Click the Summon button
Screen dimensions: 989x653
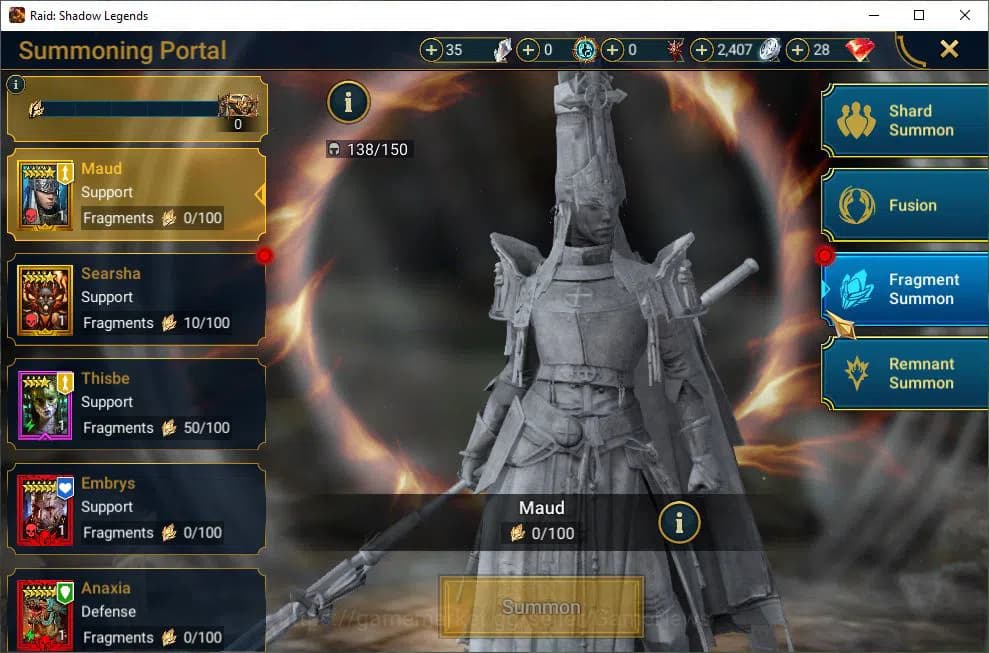[541, 607]
